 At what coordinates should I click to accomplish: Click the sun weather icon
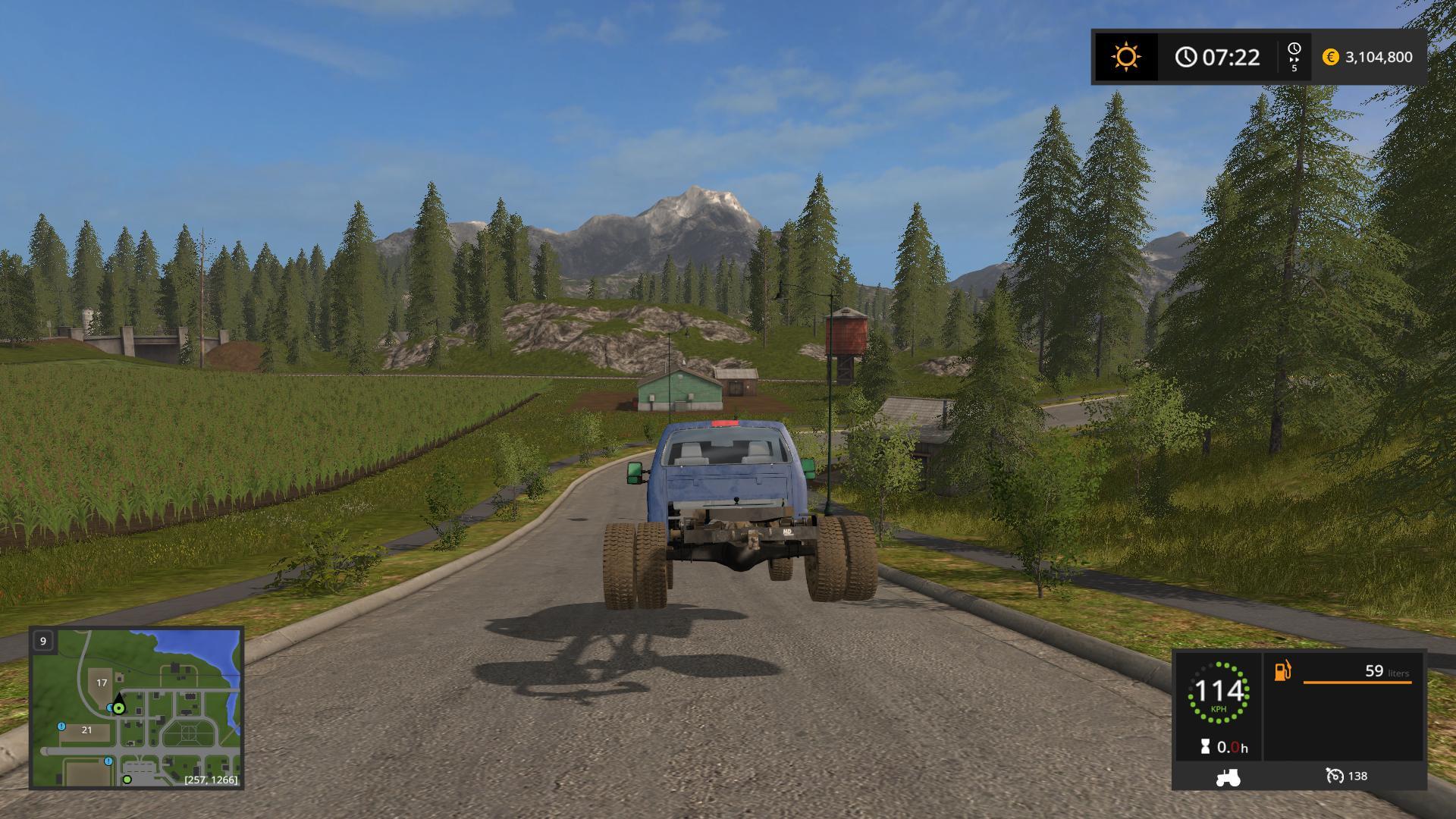pyautogui.click(x=1125, y=57)
